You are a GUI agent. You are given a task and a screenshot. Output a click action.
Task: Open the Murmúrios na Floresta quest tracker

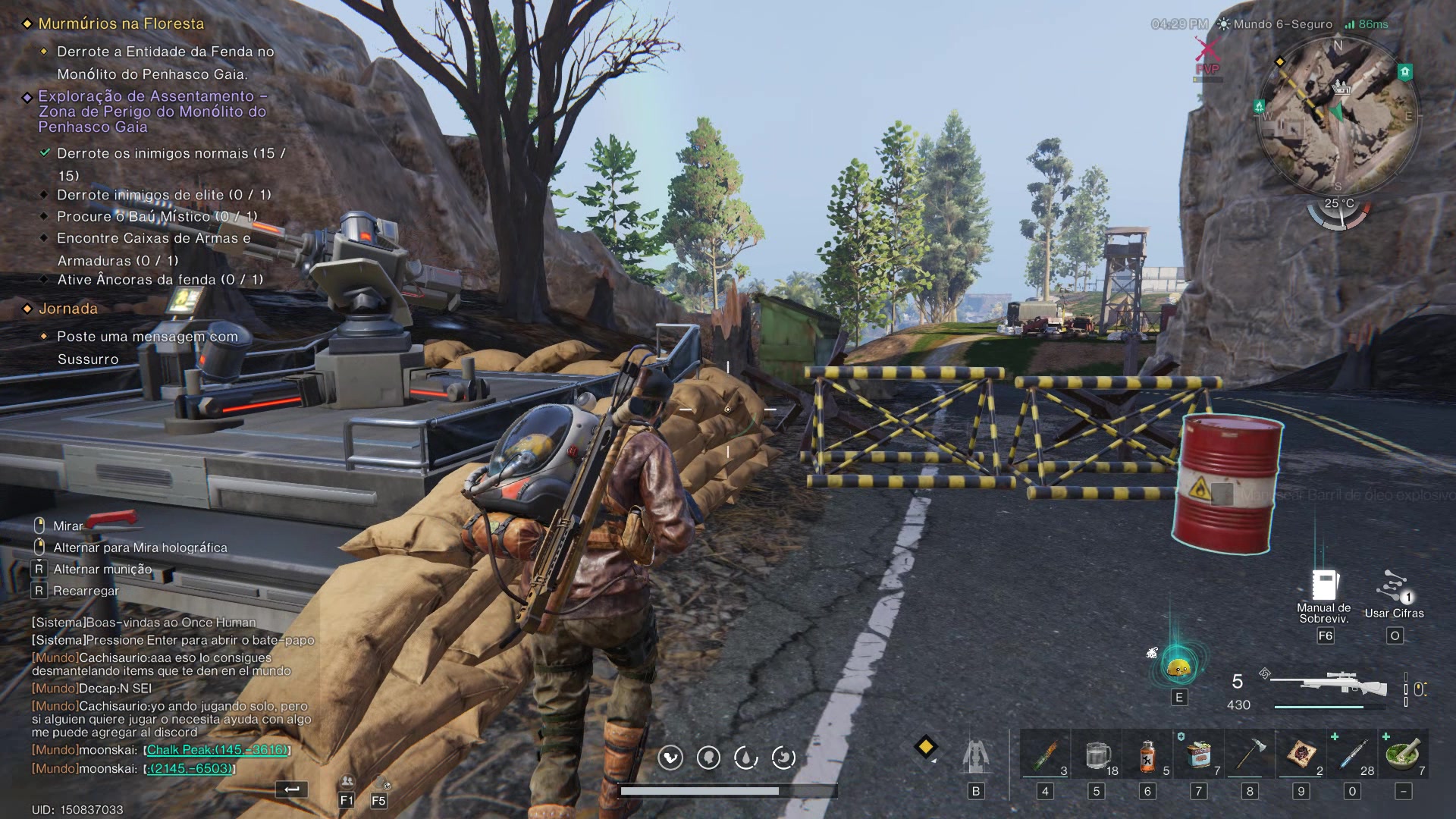pos(121,24)
